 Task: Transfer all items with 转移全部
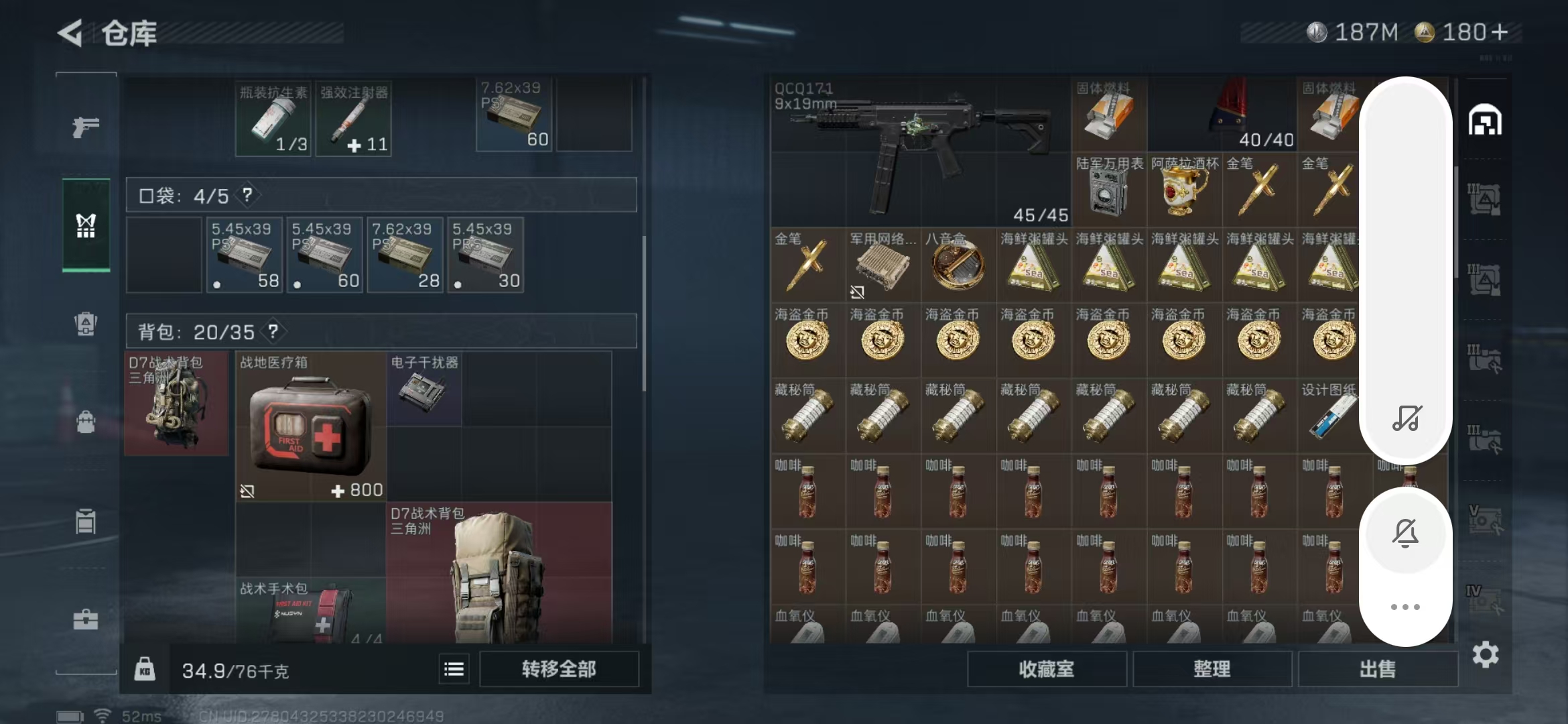point(559,669)
